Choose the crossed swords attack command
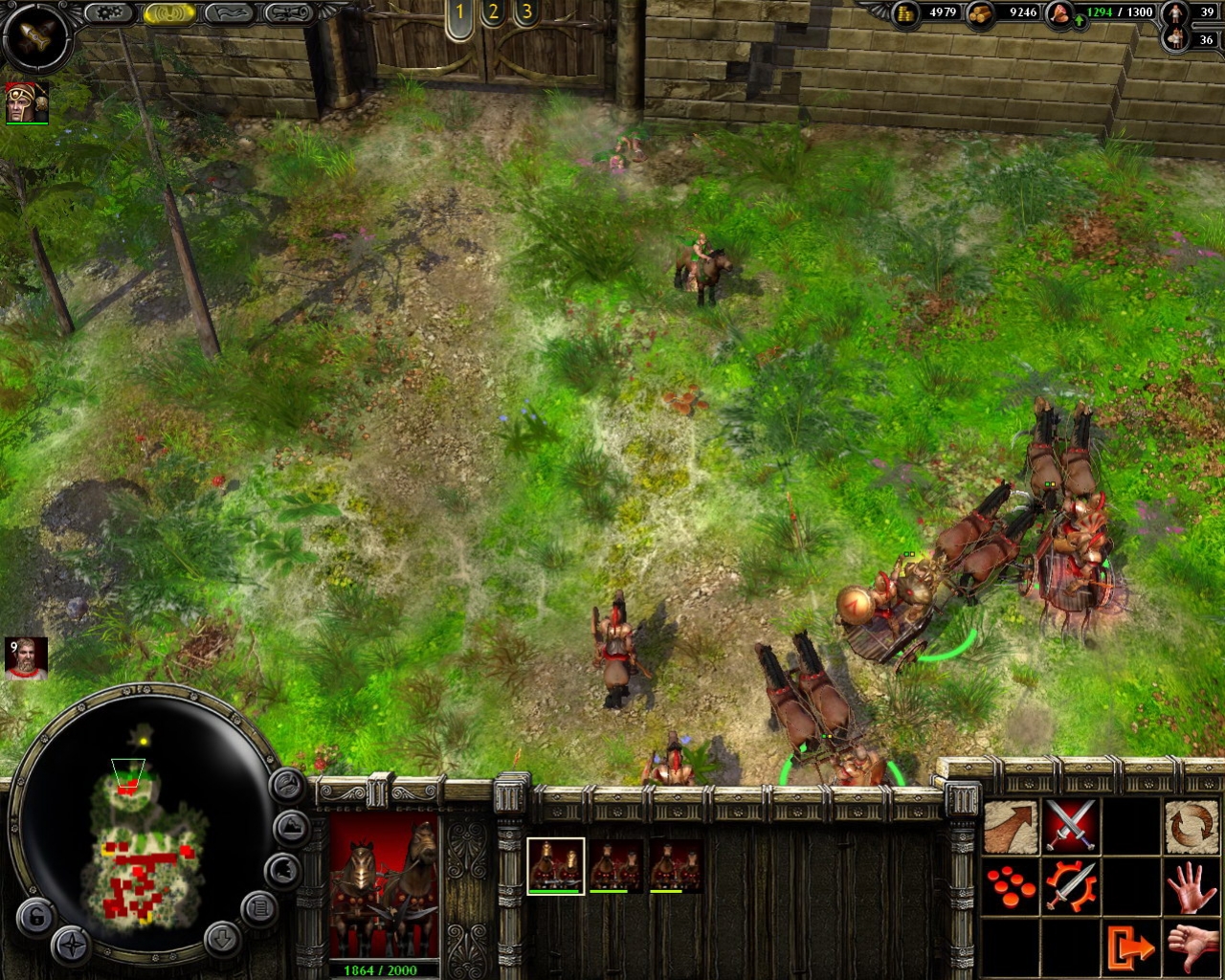Image resolution: width=1225 pixels, height=980 pixels. point(1070,826)
